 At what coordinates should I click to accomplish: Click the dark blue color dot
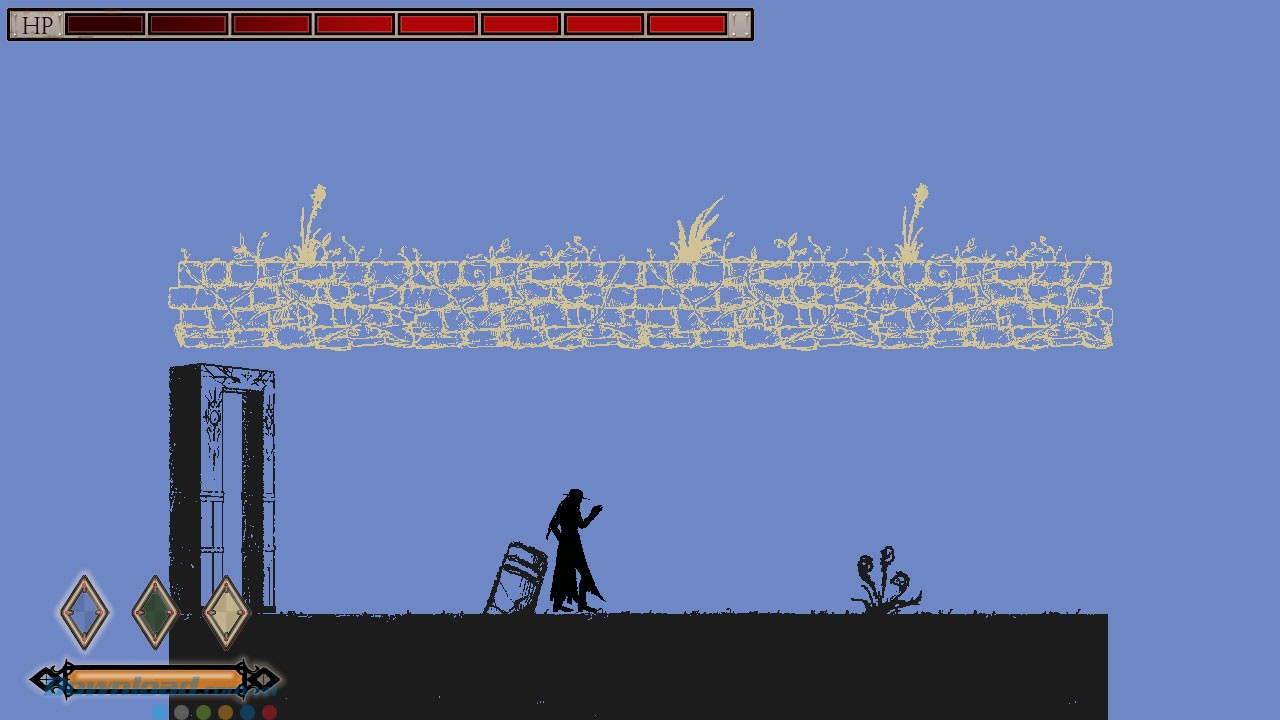(x=248, y=712)
